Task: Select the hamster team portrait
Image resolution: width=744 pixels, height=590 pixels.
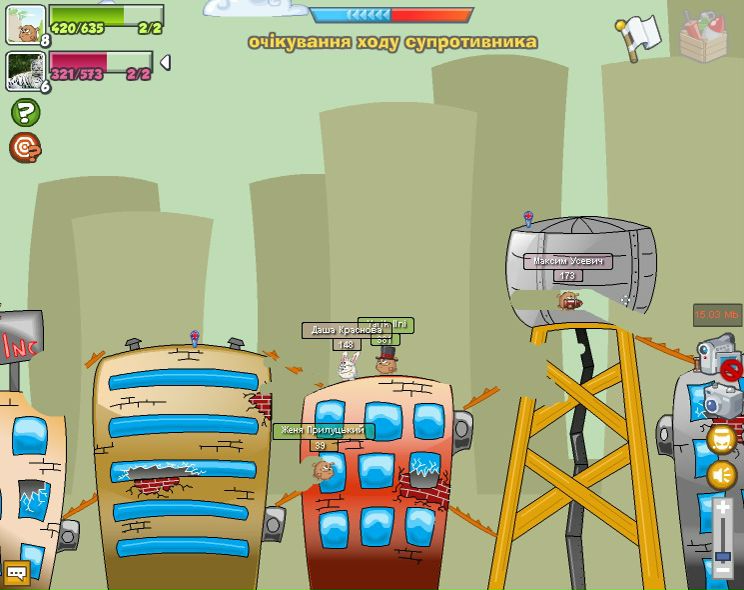Action: pos(25,24)
